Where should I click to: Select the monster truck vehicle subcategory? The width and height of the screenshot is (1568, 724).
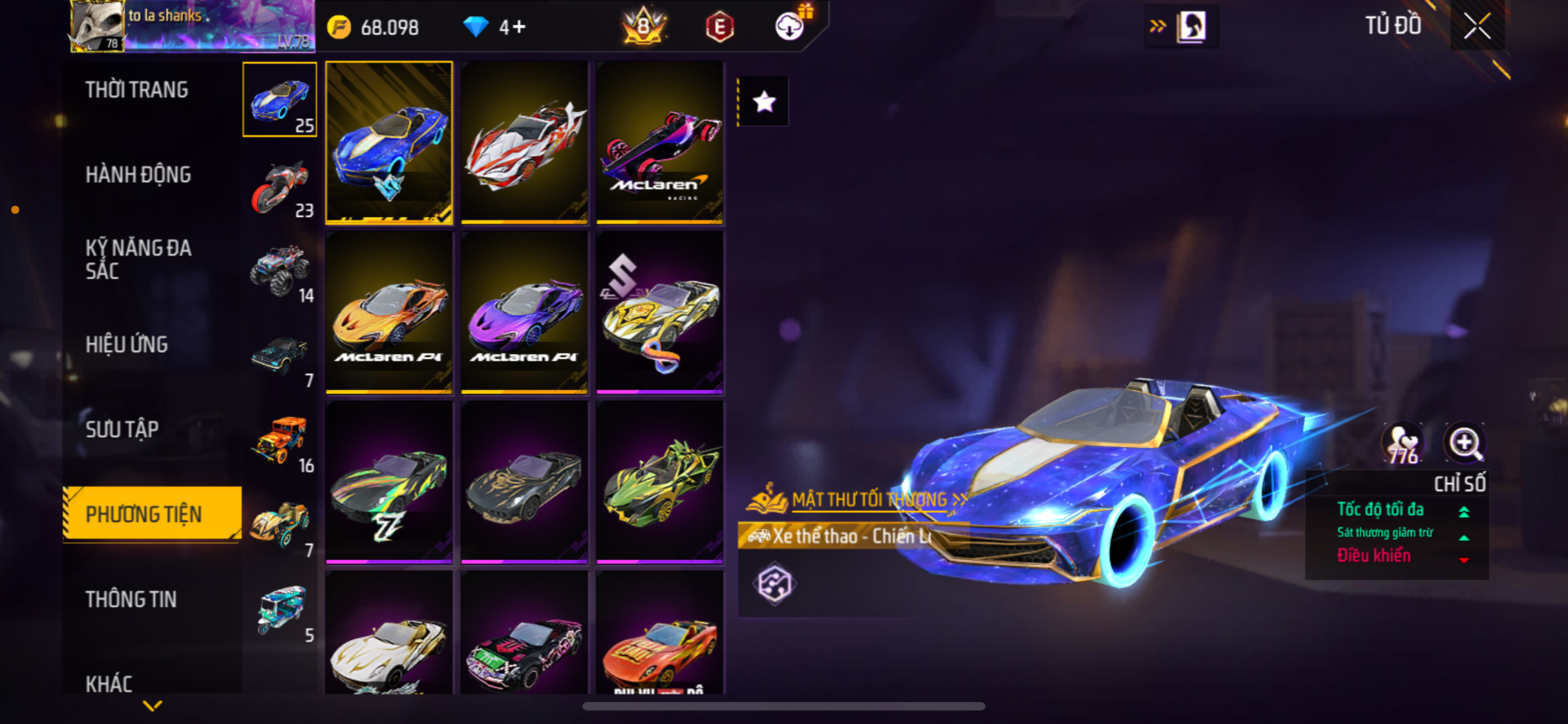click(280, 271)
